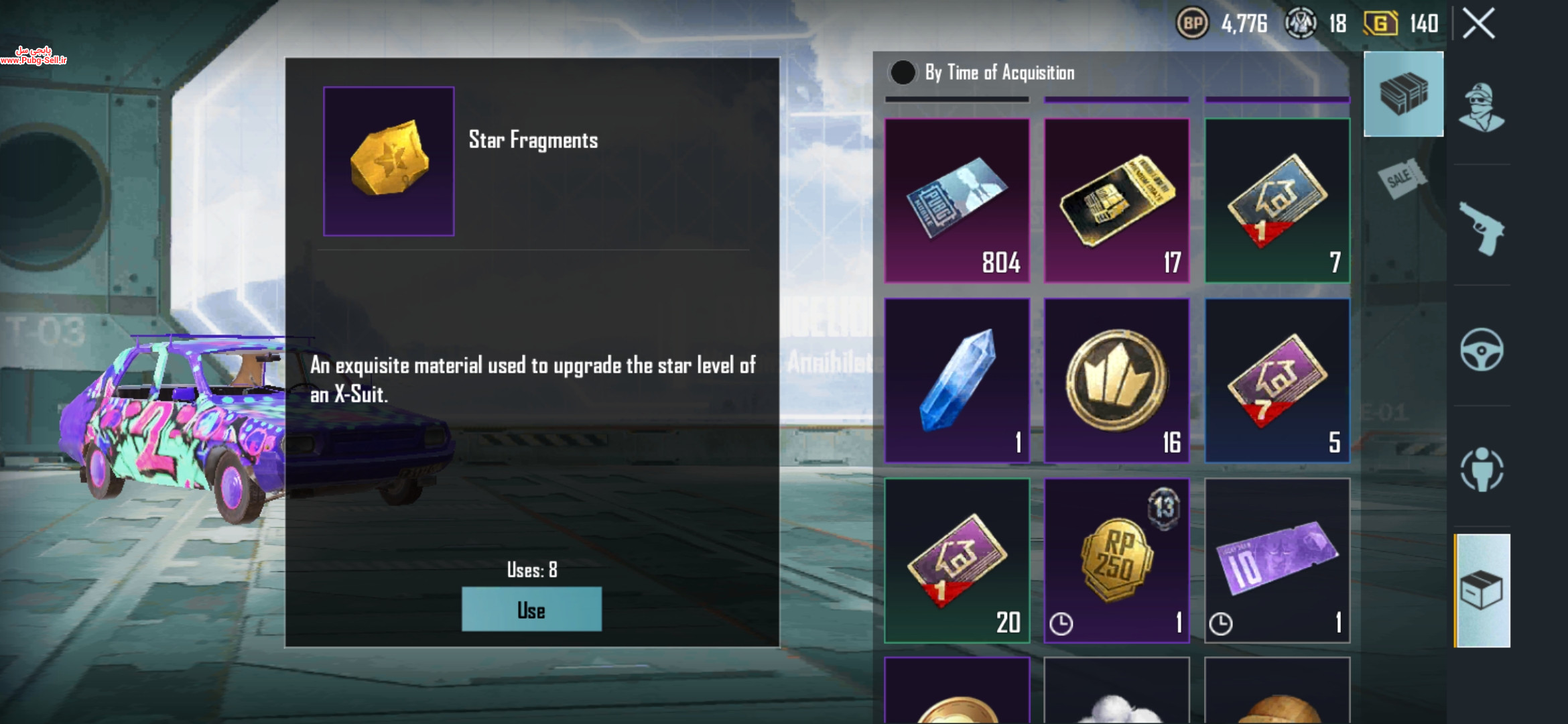Open the SALE tag tab
Image resolution: width=1568 pixels, height=724 pixels.
1402,178
